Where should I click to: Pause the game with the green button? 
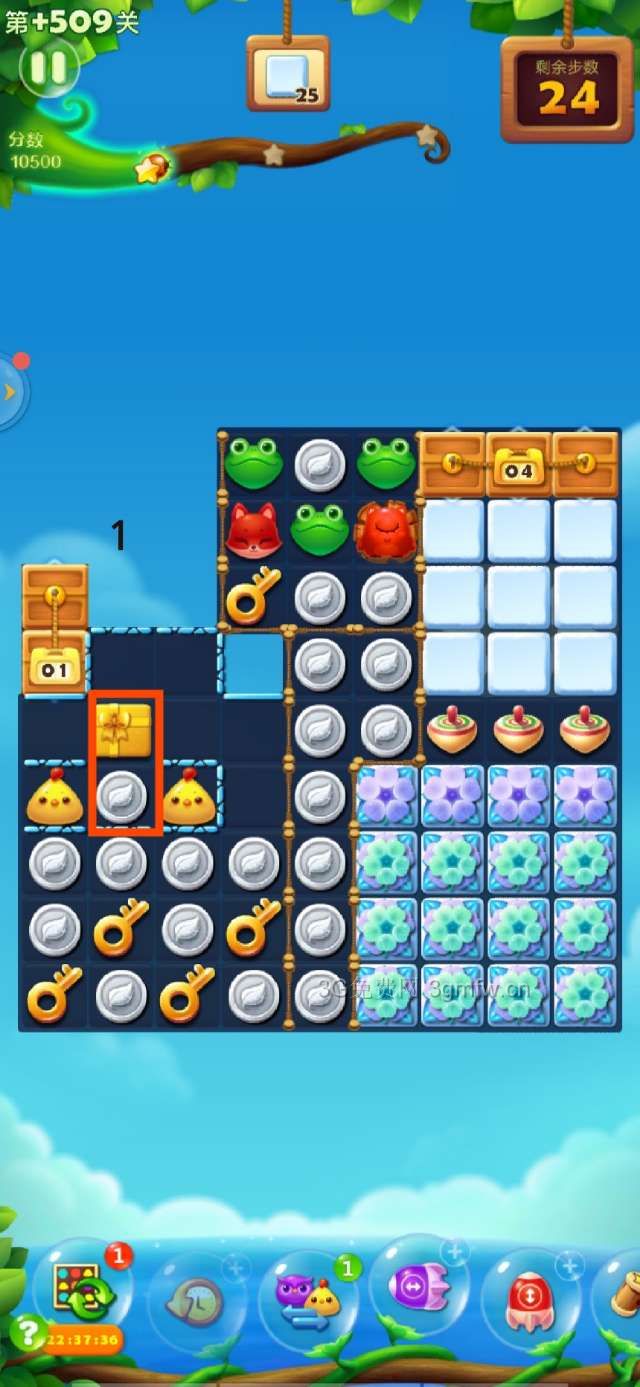pos(48,68)
